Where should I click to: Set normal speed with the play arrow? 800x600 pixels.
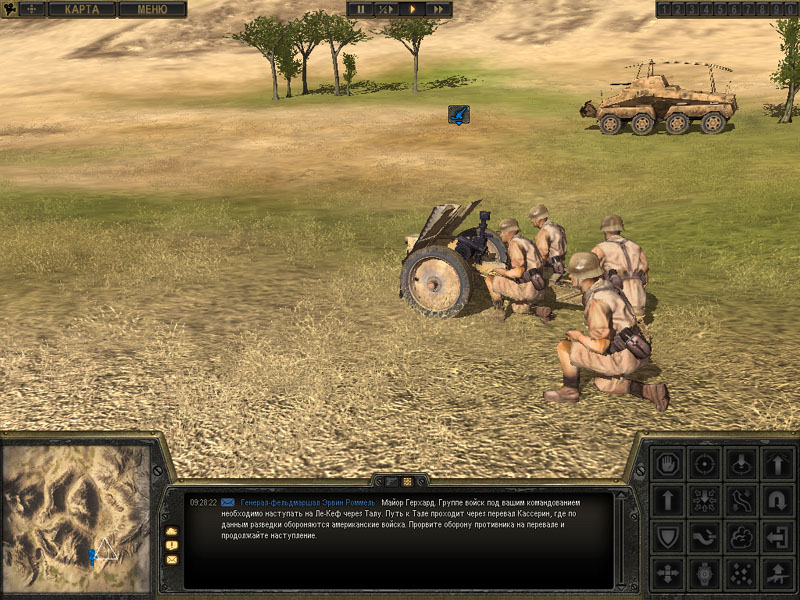click(412, 9)
